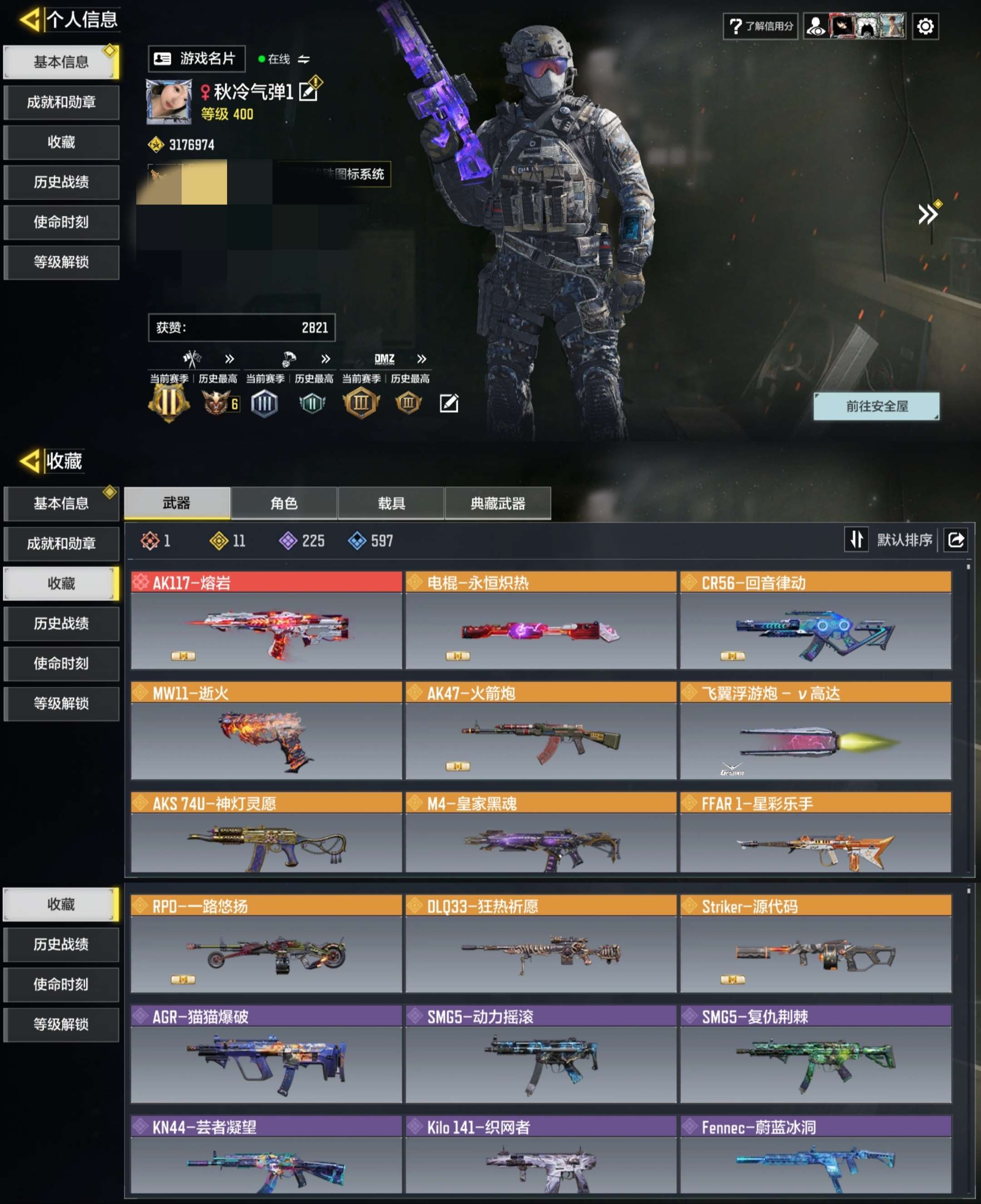
Task: Go to the safehouse via 前往安全屋
Action: coord(876,406)
